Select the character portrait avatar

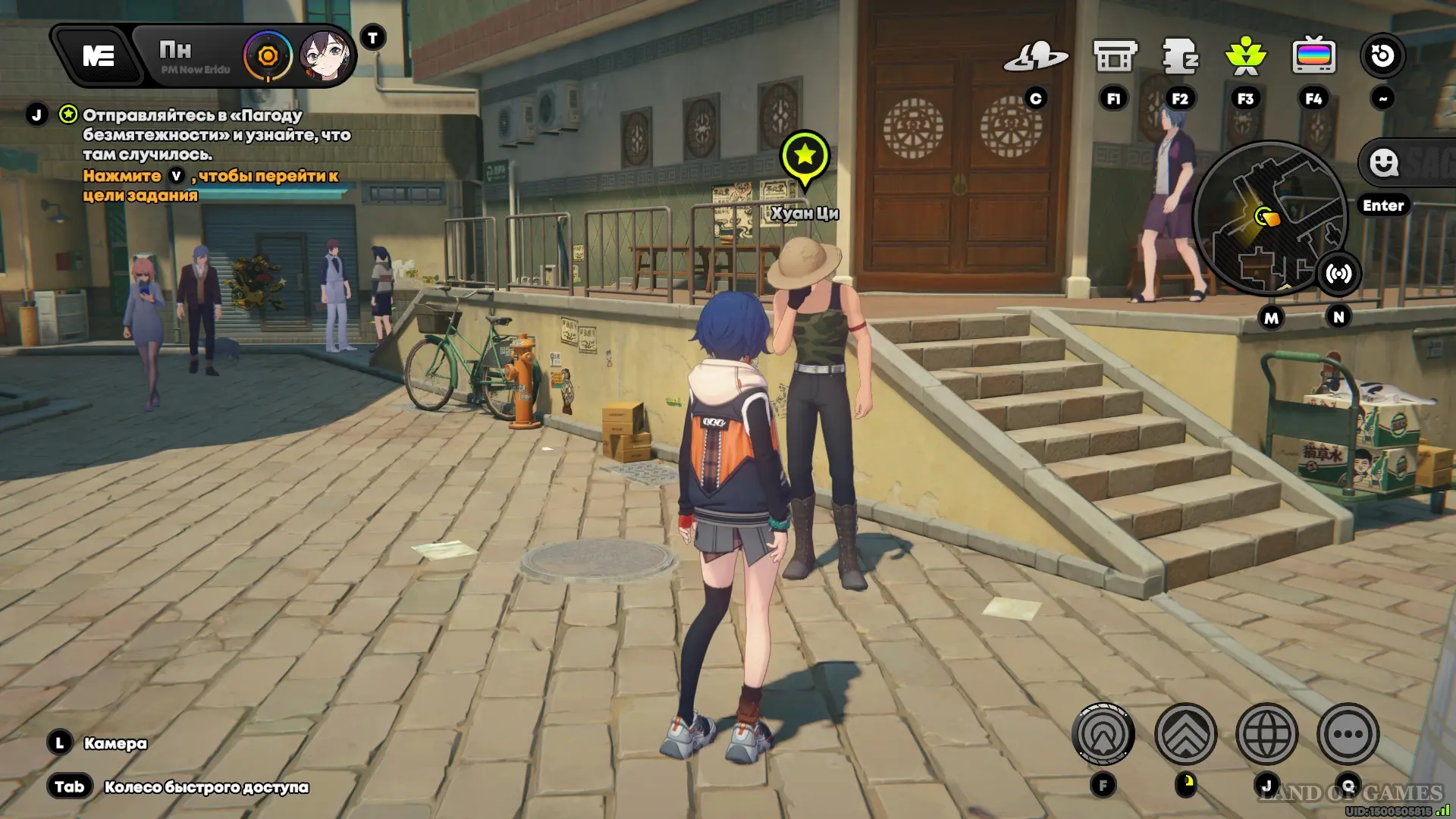coord(325,56)
